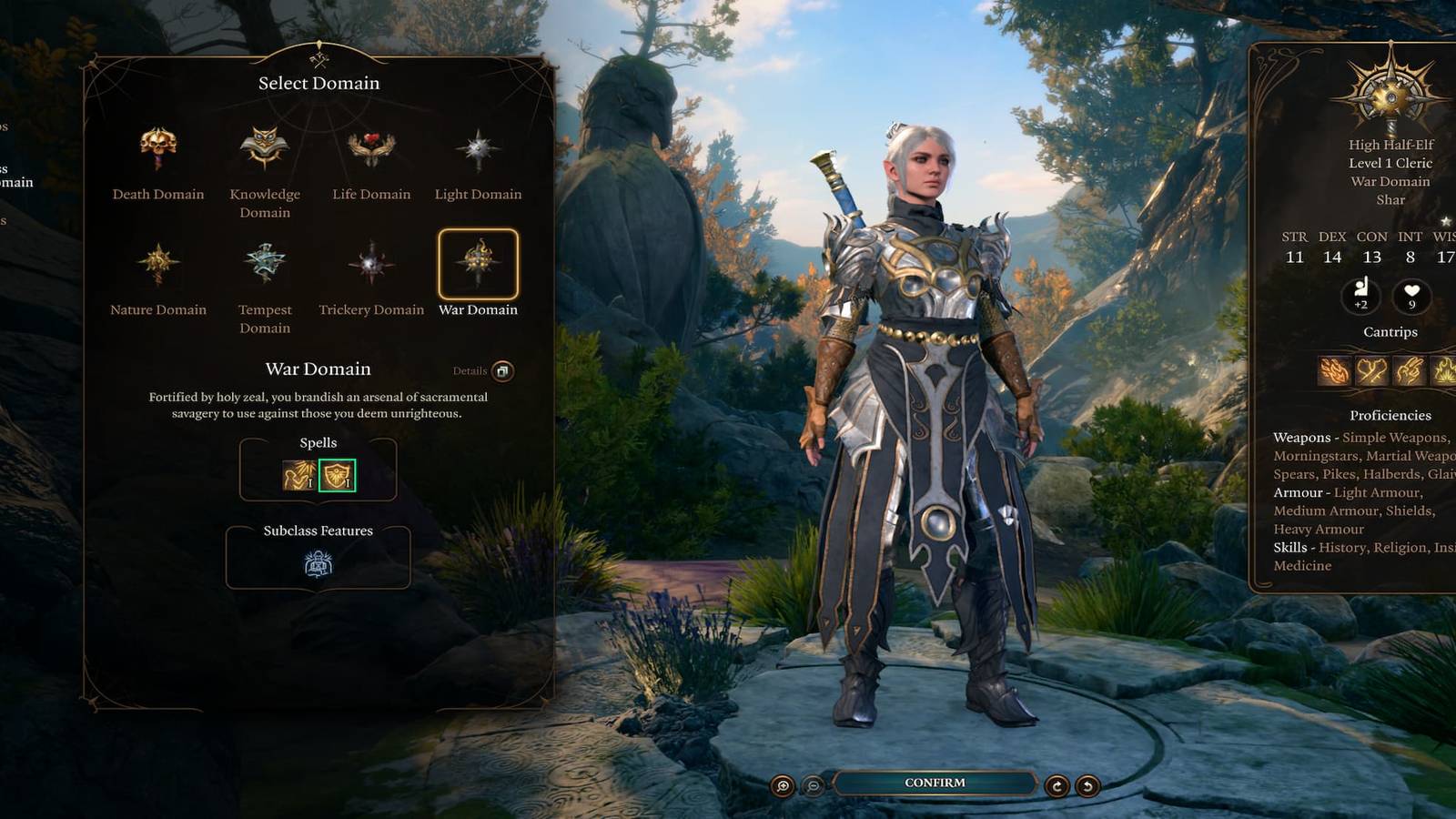1456x819 pixels.
Task: Open the War Domain details magnifier icon
Action: [x=501, y=369]
